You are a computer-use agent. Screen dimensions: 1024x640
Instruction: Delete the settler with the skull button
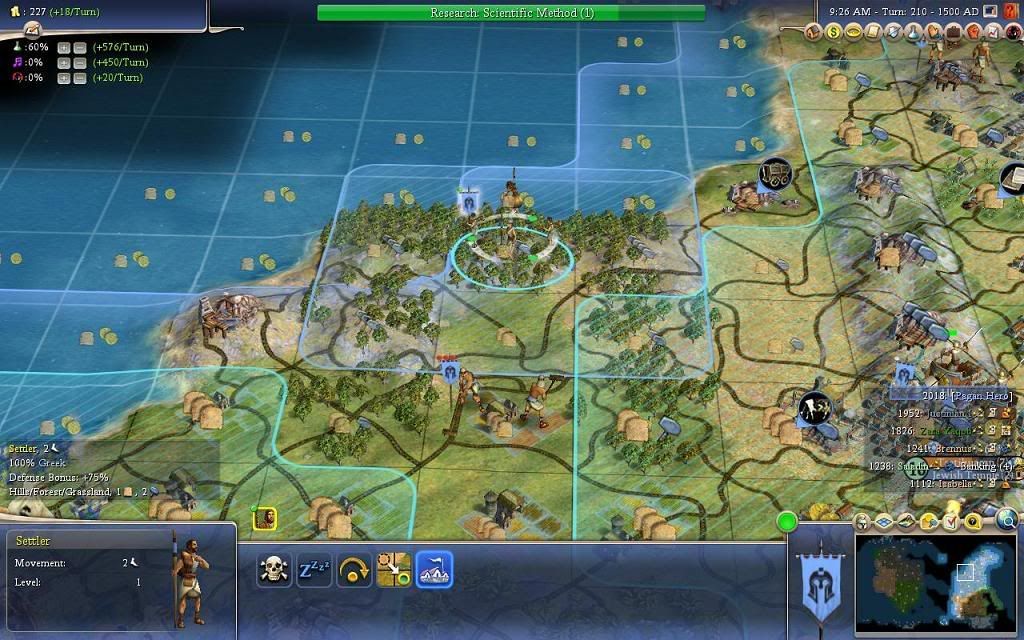[274, 570]
